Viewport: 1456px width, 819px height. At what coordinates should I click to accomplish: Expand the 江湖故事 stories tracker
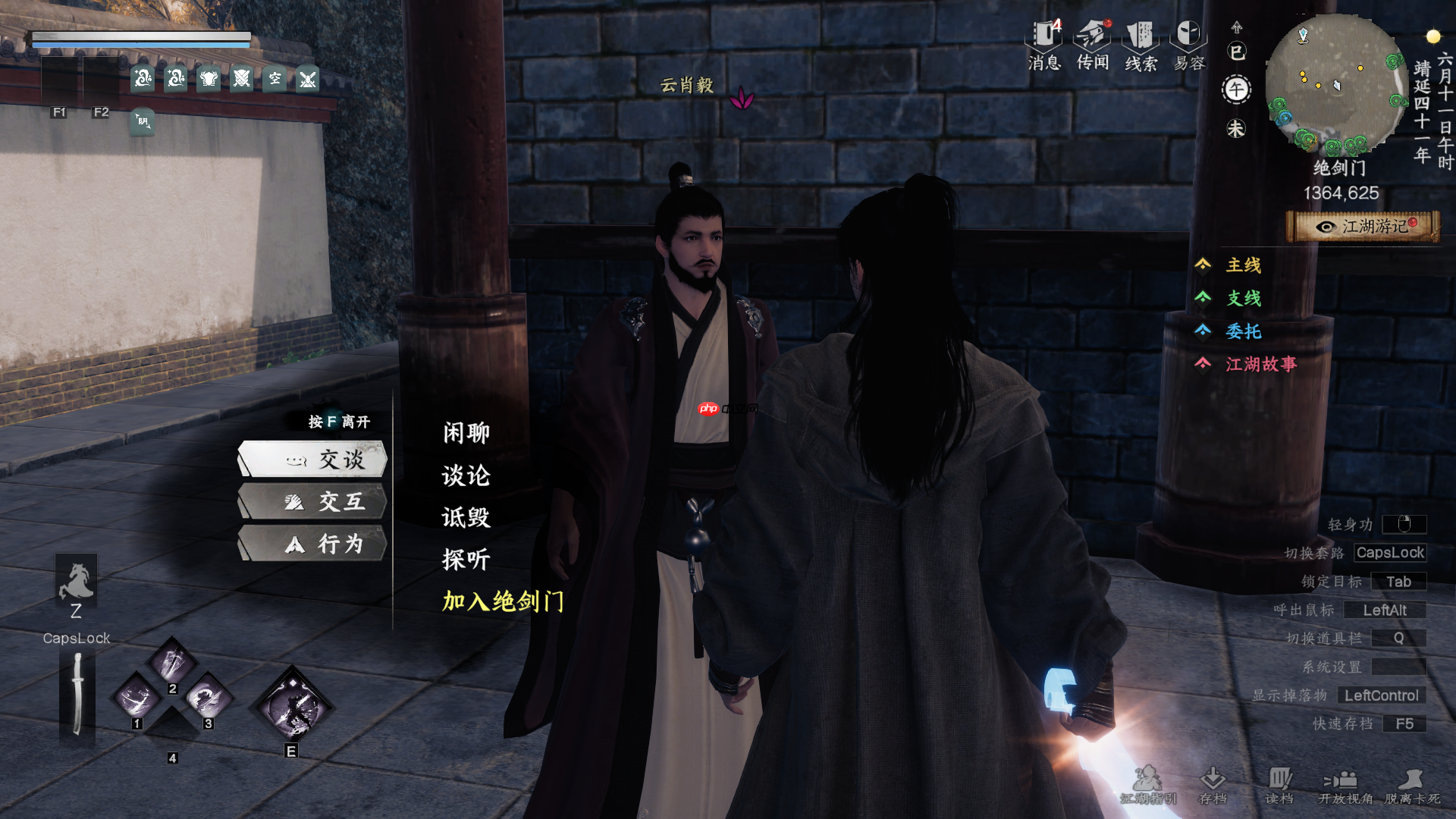[1260, 365]
